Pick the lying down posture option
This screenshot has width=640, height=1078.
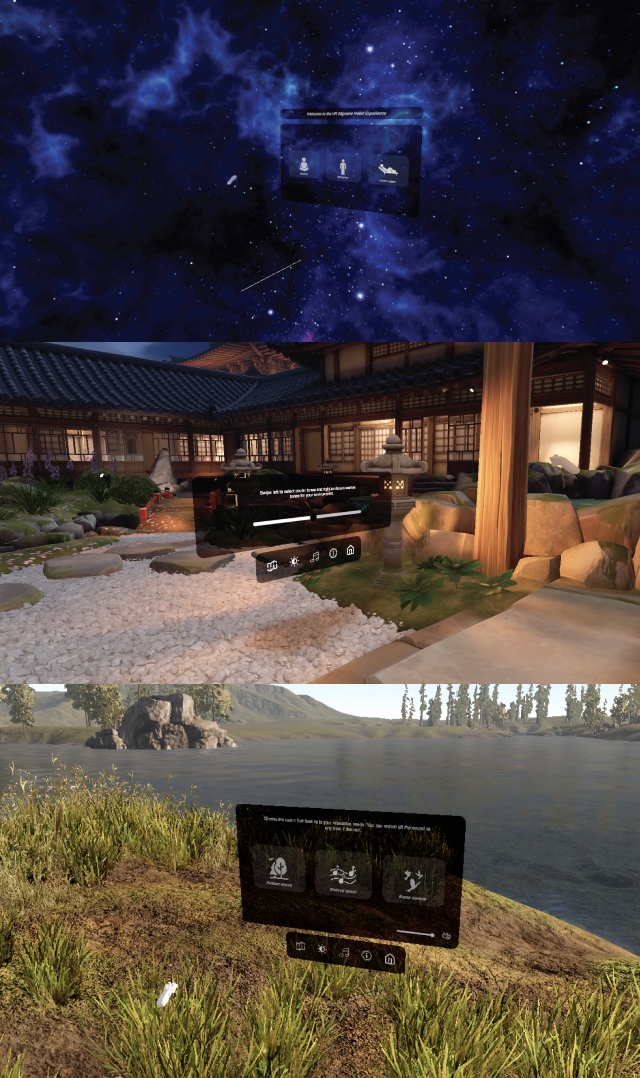pyautogui.click(x=387, y=170)
